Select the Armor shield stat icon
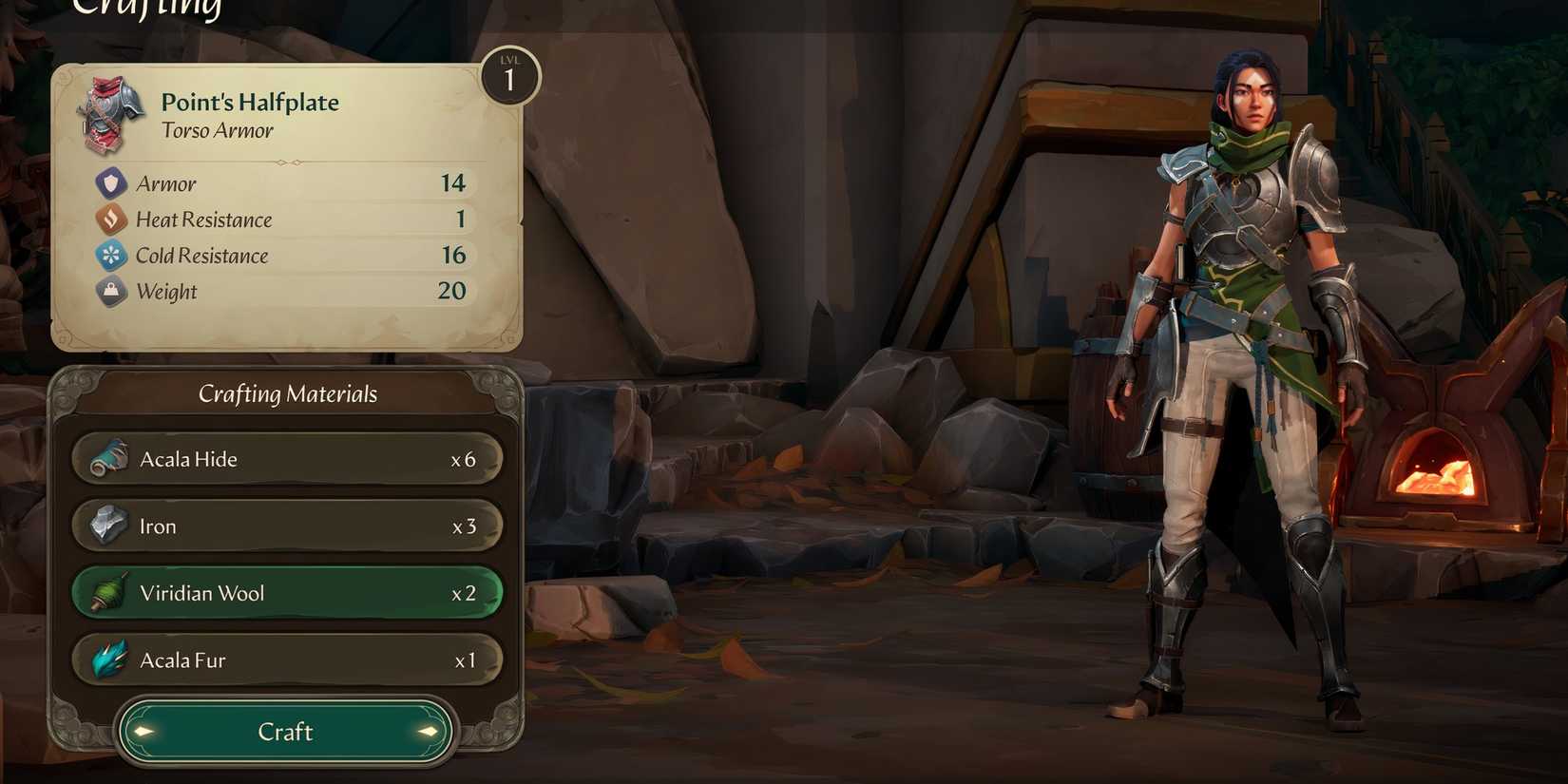Image resolution: width=1568 pixels, height=784 pixels. point(111,182)
